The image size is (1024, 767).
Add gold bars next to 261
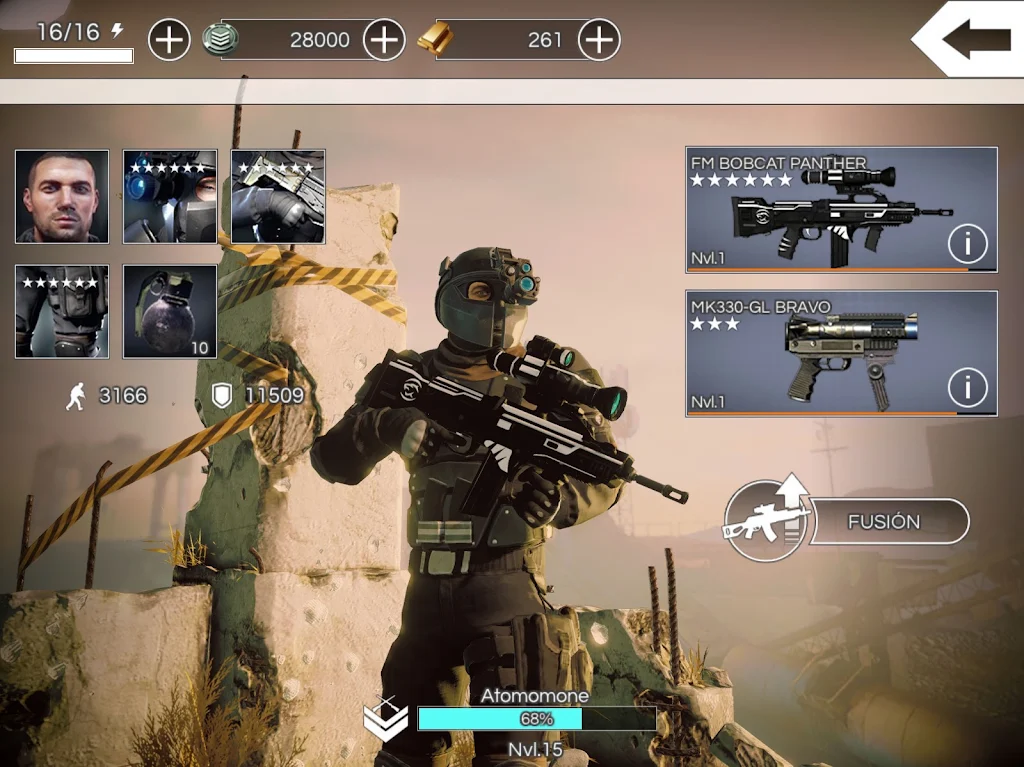(x=599, y=40)
